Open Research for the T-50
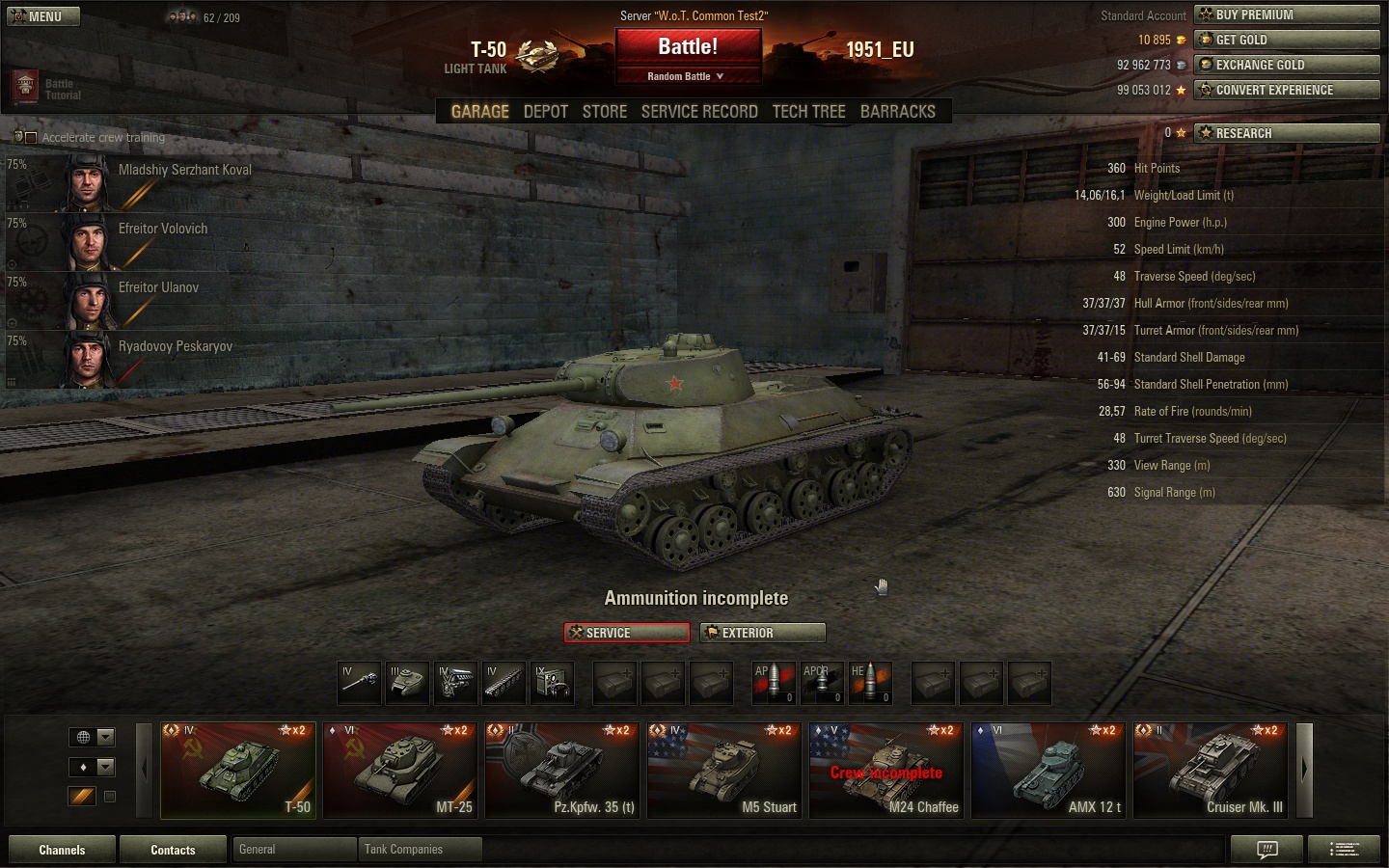1389x868 pixels. point(1287,133)
